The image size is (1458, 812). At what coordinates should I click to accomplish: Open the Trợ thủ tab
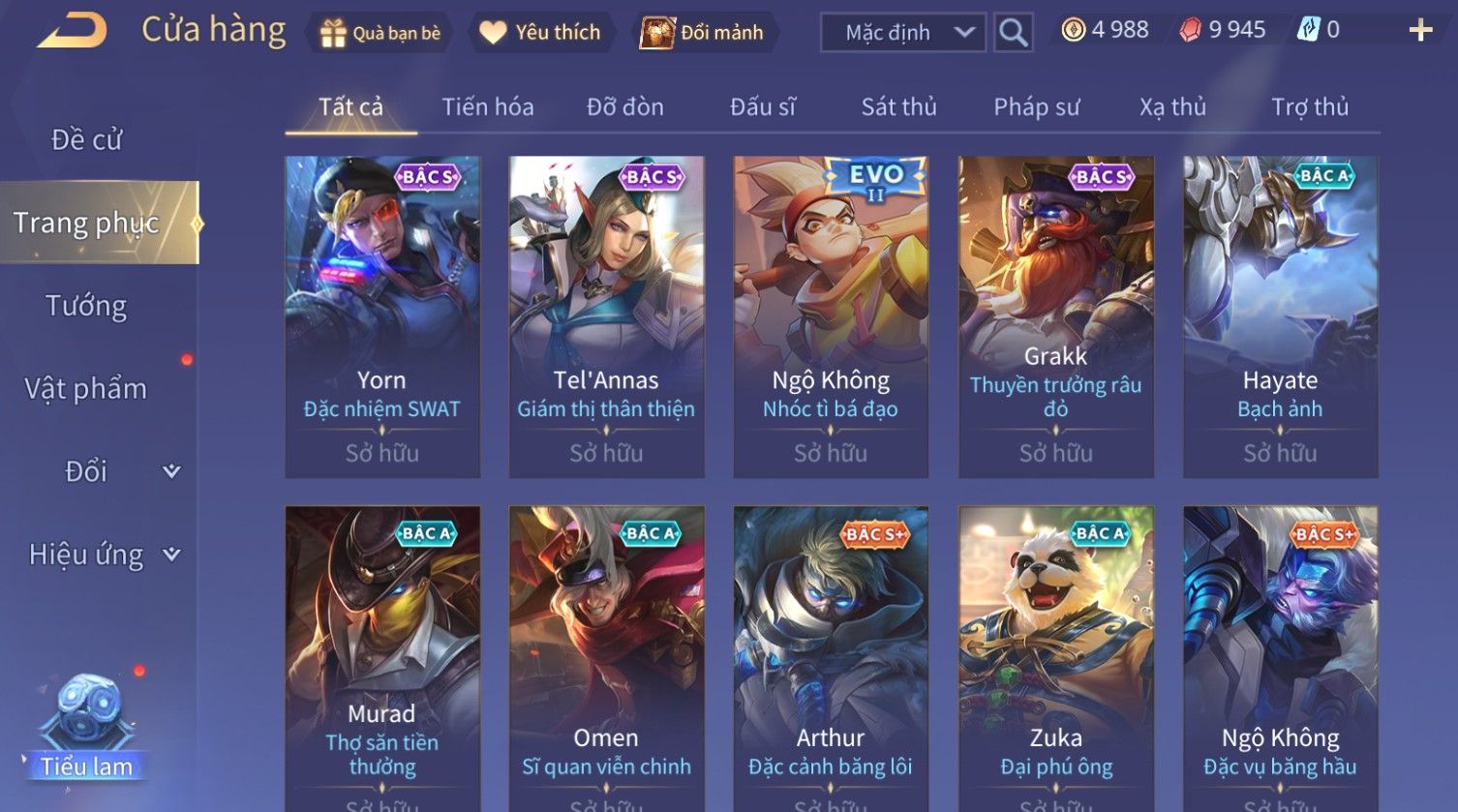coord(1309,107)
